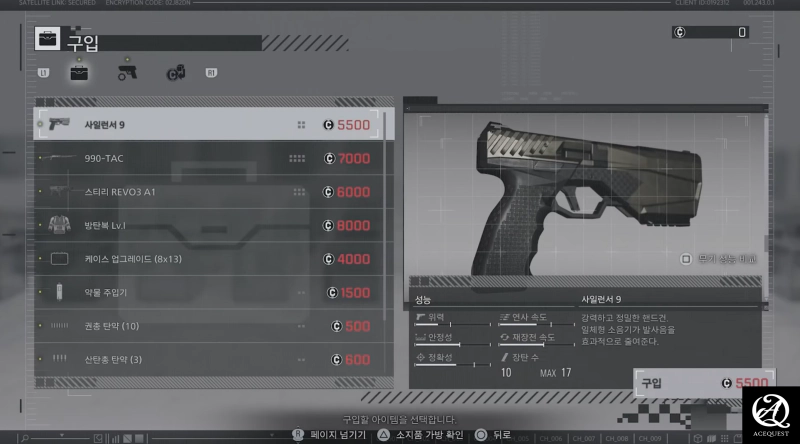Select the 케이스 업그레이드 (8x13) entry
This screenshot has width=800, height=444.
coord(214,259)
